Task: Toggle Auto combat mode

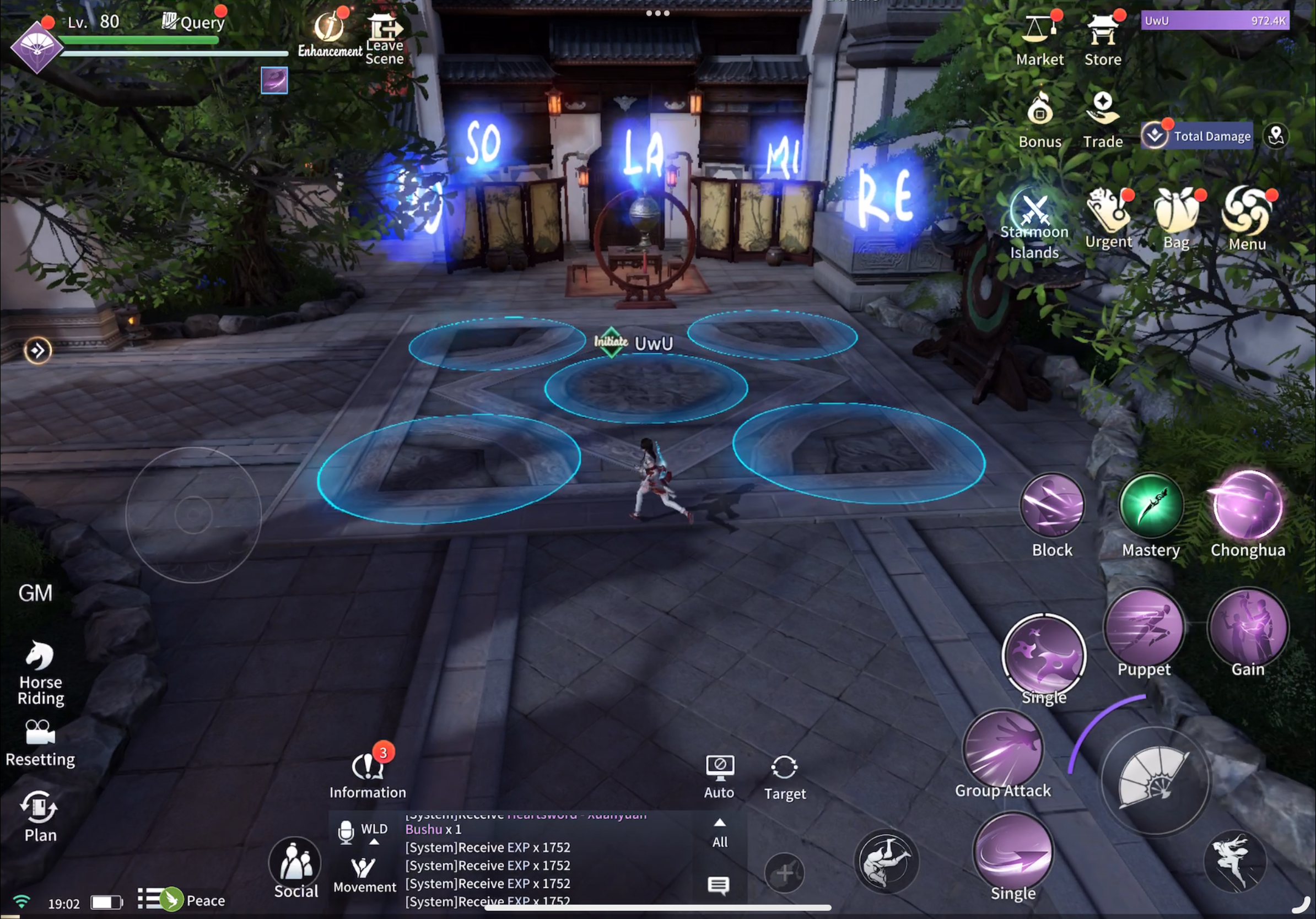Action: 719,776
